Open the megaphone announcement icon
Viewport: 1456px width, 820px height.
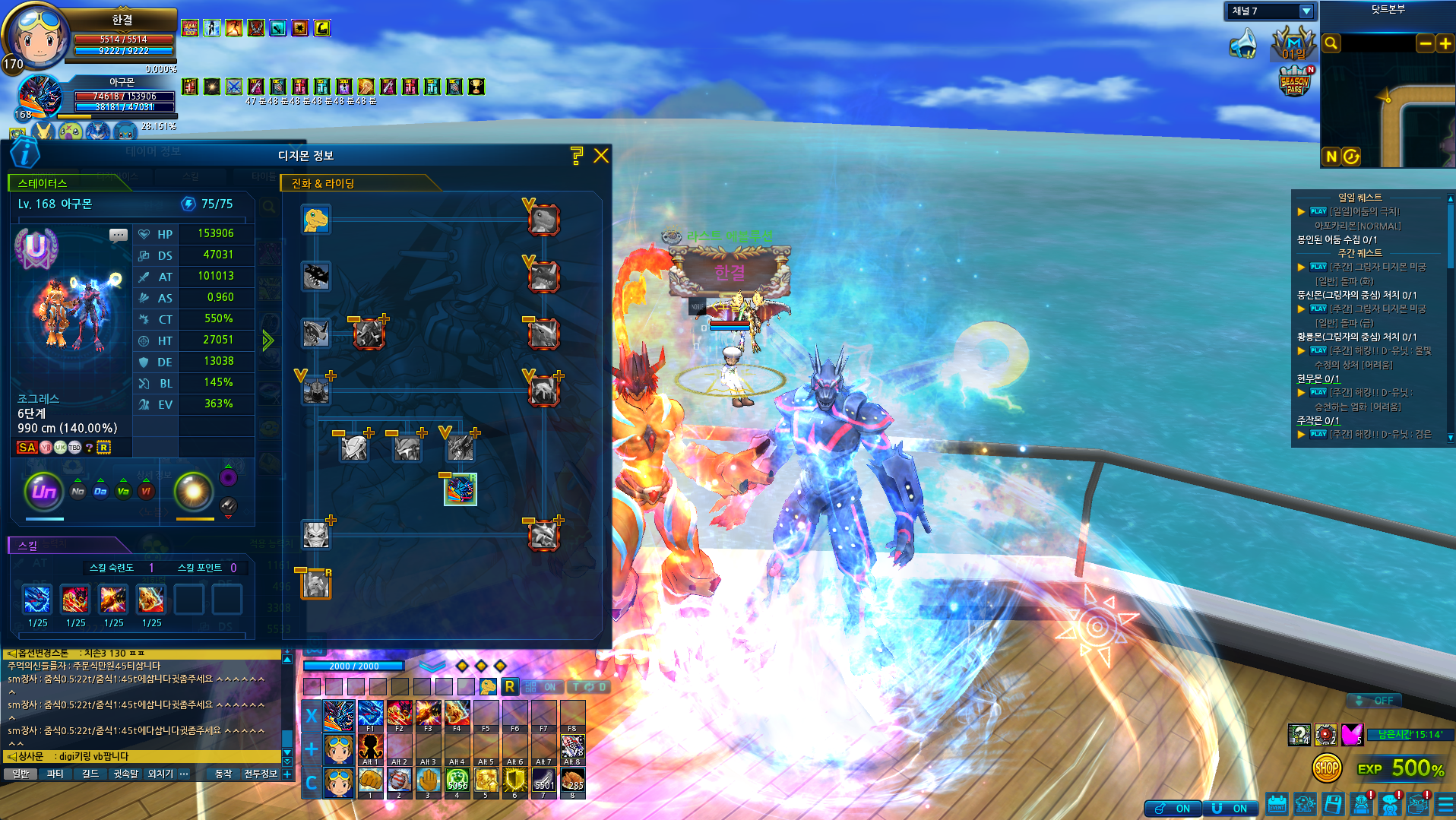pyautogui.click(x=1243, y=43)
